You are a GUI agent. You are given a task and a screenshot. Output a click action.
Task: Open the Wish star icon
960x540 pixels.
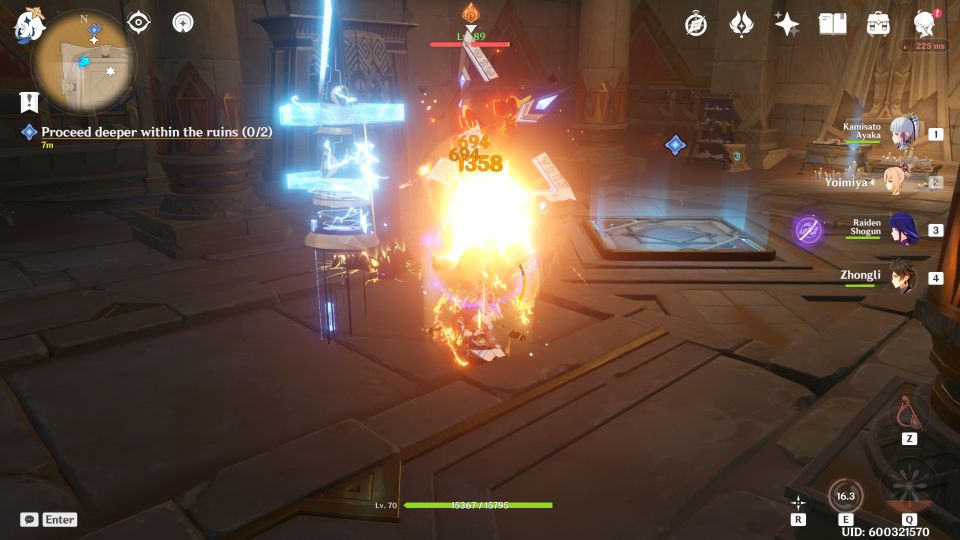tap(787, 24)
